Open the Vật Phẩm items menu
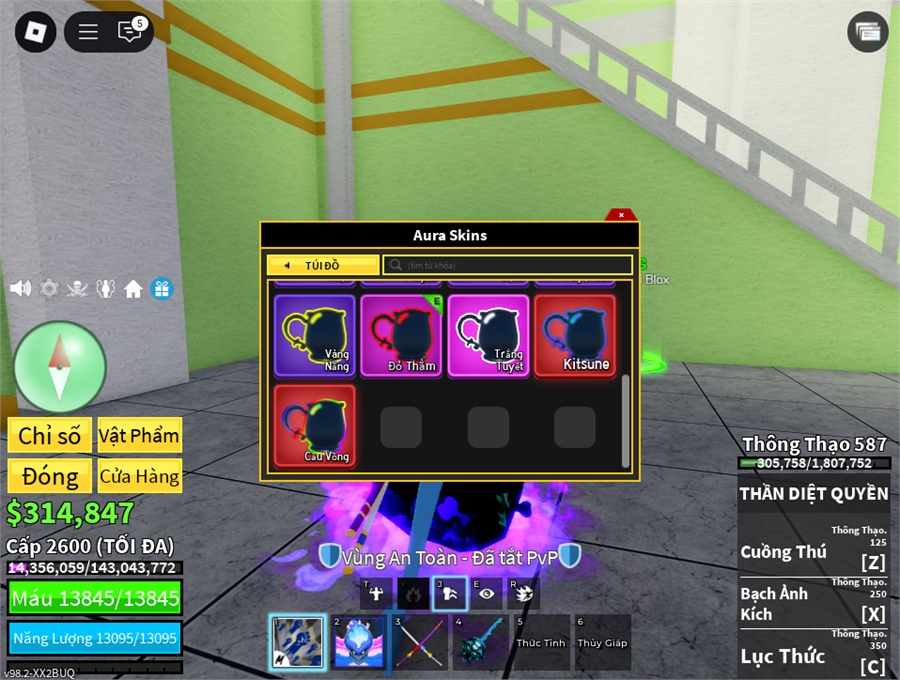This screenshot has height=680, width=900. click(139, 435)
